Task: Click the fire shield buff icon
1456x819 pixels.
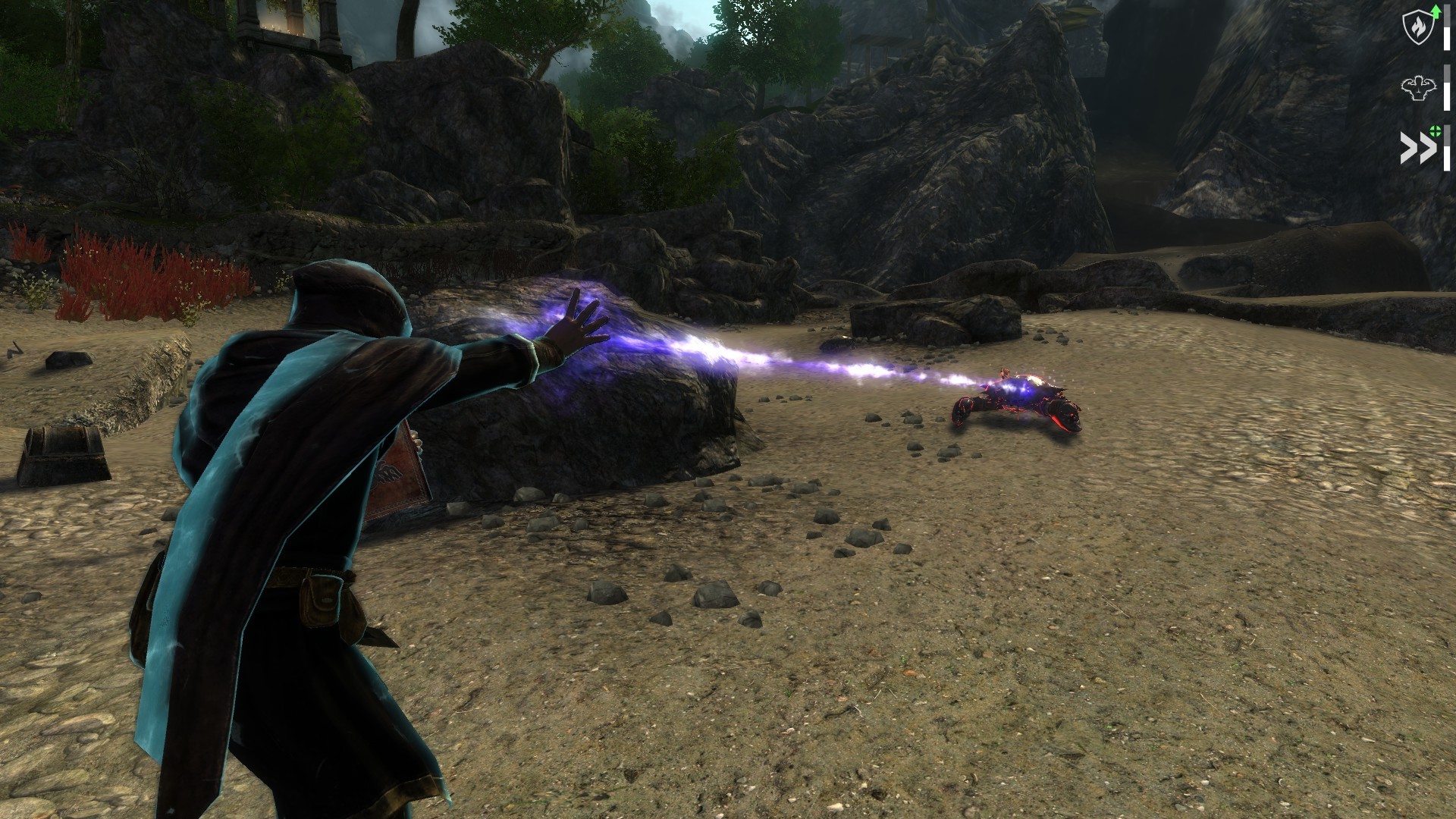Action: coord(1417,27)
